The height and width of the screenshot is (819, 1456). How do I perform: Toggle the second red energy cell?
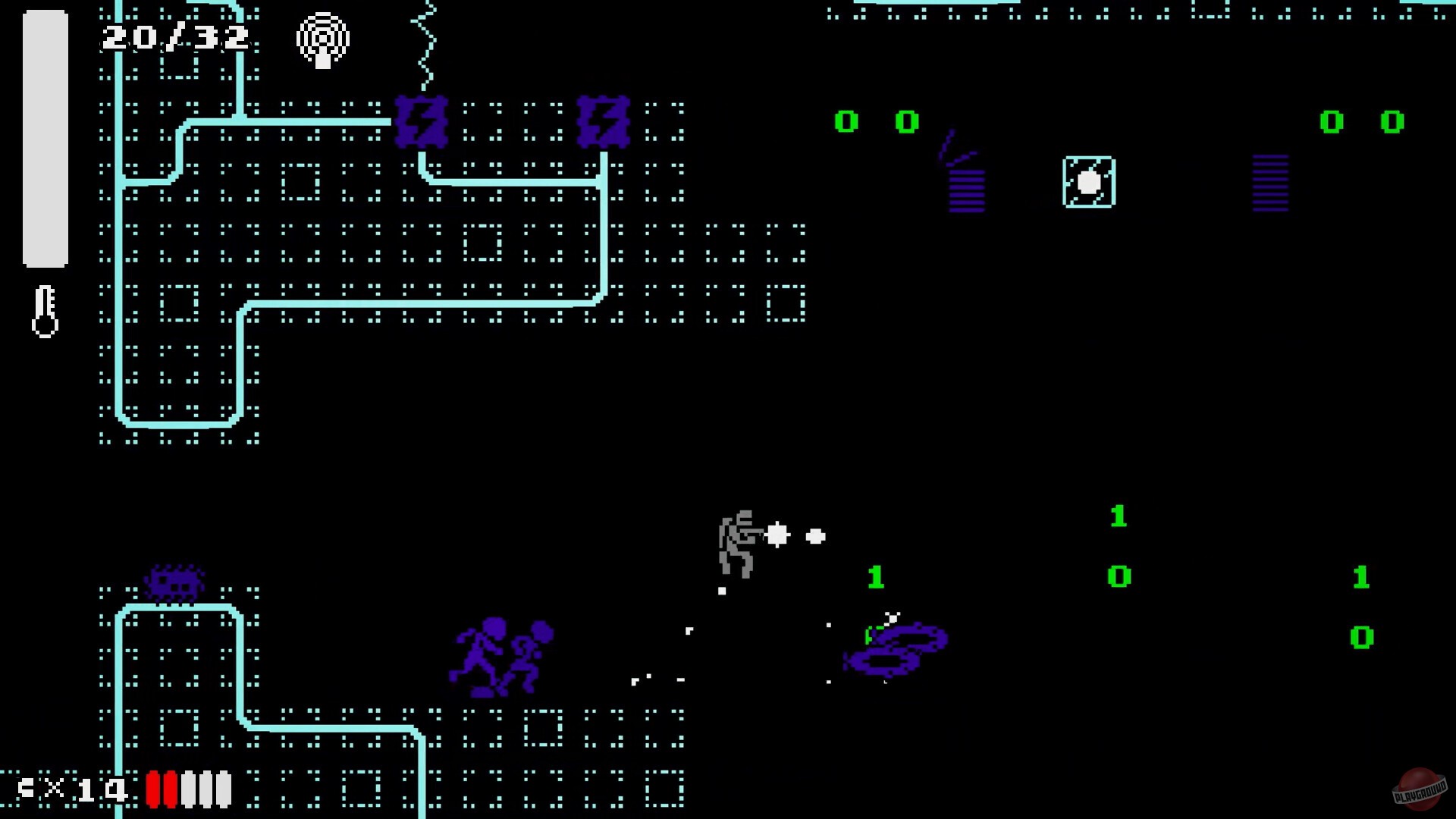pos(171,789)
